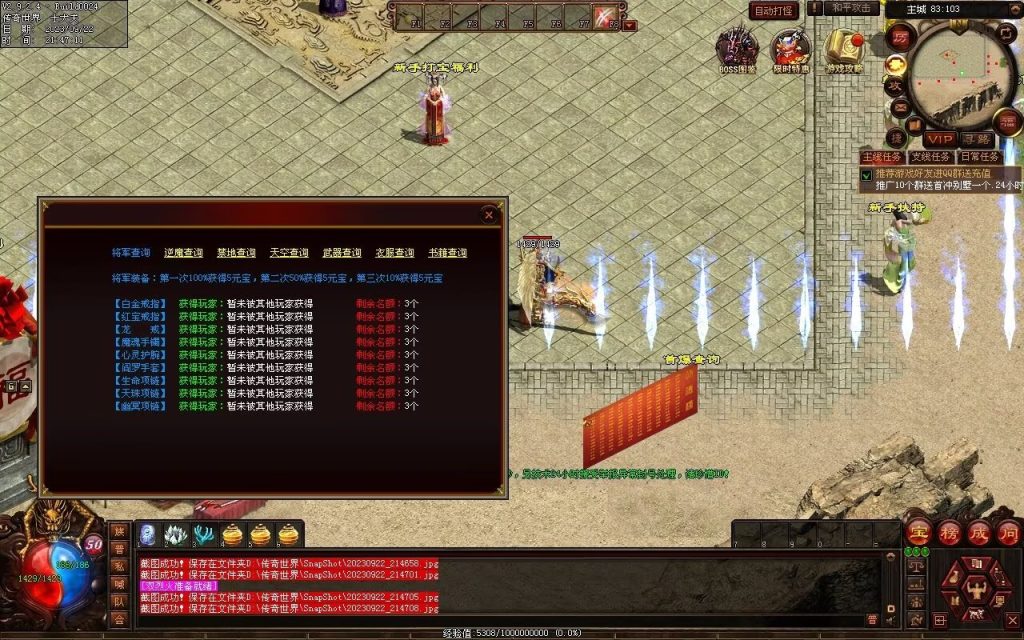
Task: Switch to the 日常任务 quest tab
Action: pyautogui.click(x=979, y=157)
